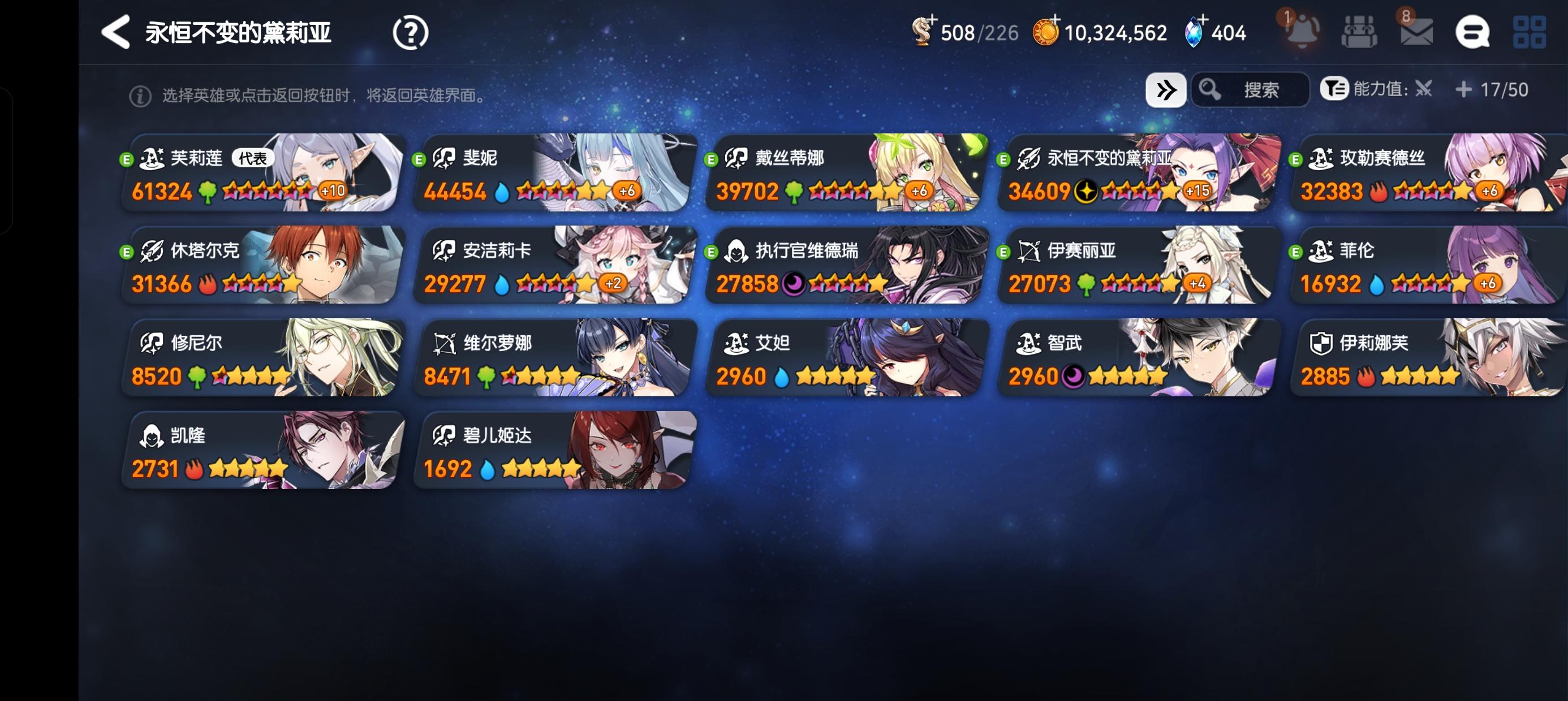
Task: Select hero 碧儿姬达 card
Action: 553,451
